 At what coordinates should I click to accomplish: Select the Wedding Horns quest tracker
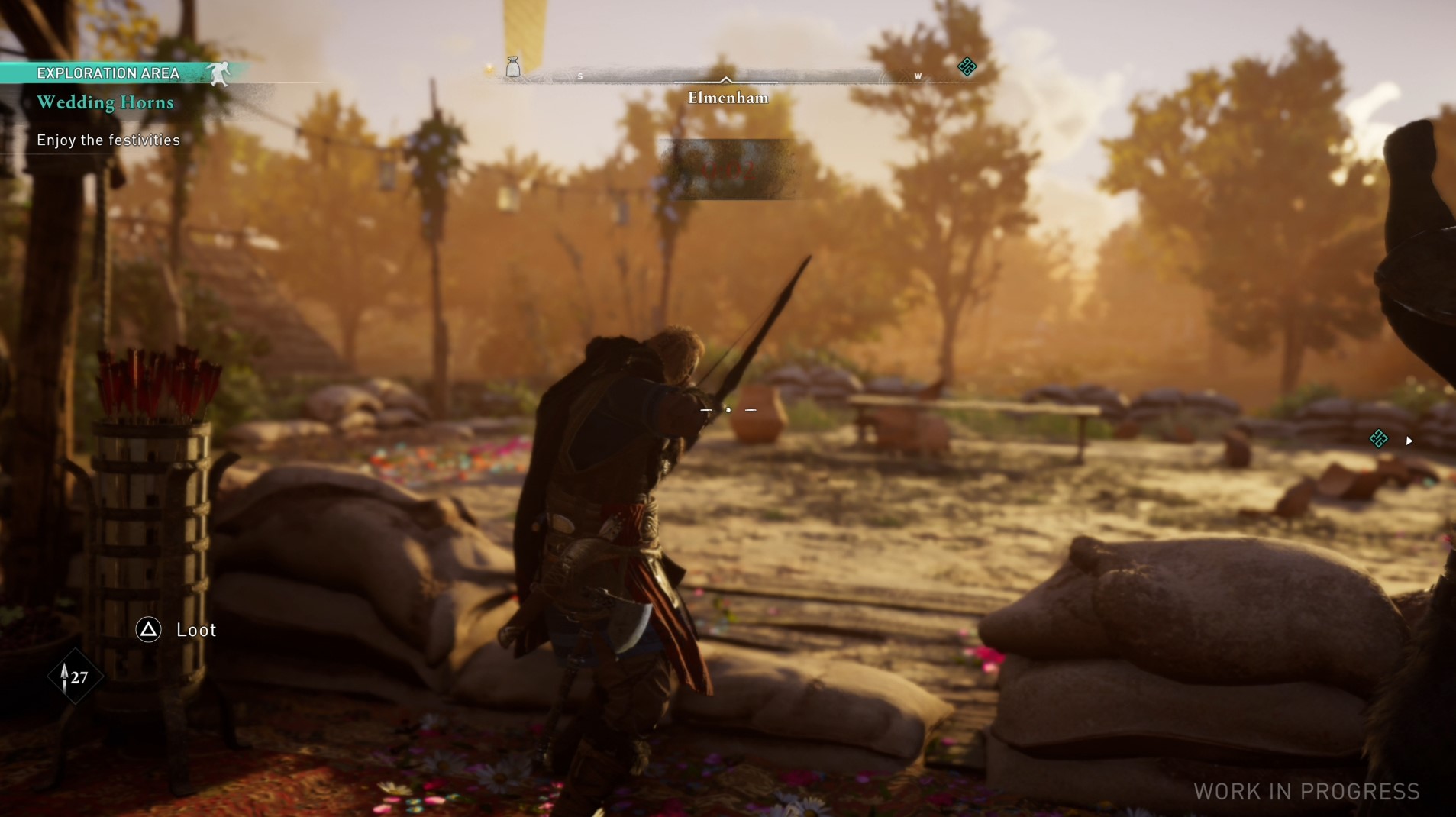pyautogui.click(x=105, y=102)
